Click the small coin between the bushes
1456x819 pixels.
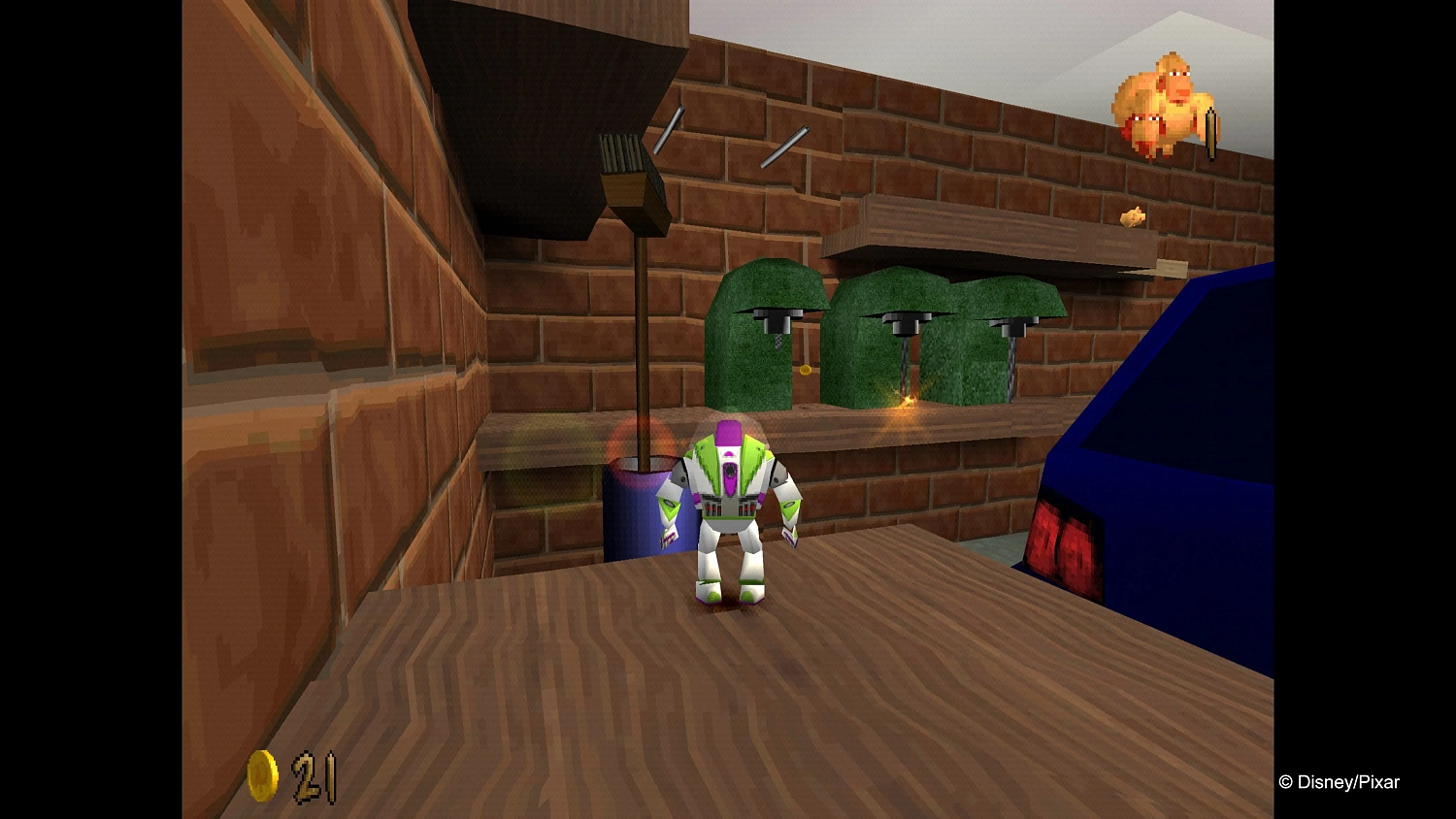click(806, 369)
